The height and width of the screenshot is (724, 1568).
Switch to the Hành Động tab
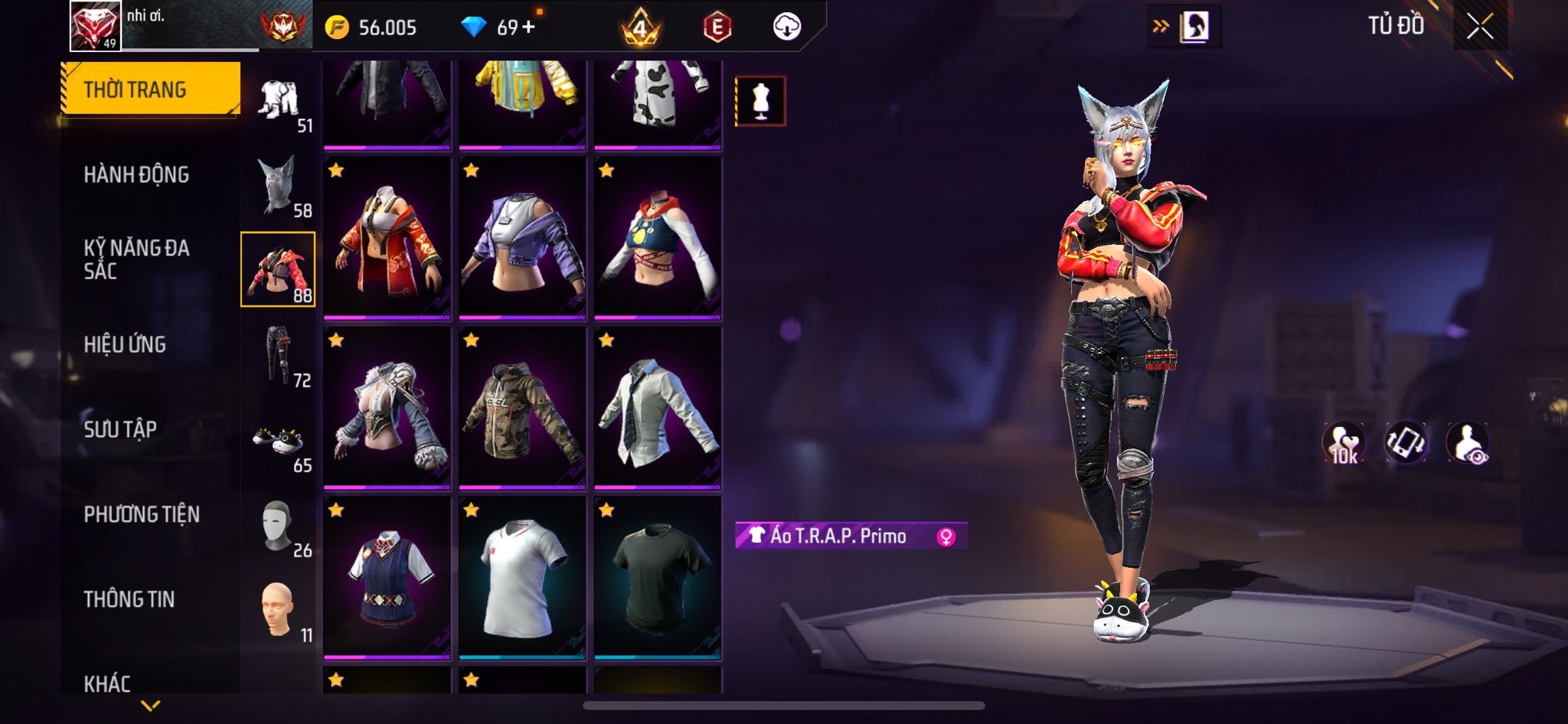(x=136, y=175)
